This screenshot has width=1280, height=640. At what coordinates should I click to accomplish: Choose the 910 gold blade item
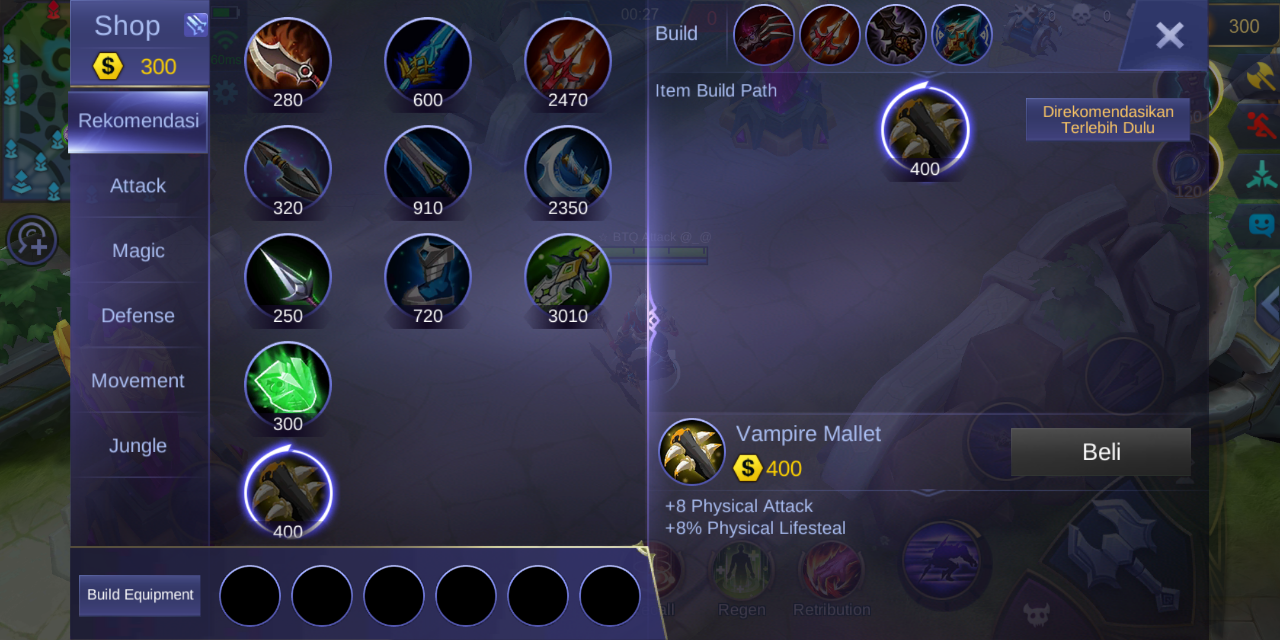428,168
